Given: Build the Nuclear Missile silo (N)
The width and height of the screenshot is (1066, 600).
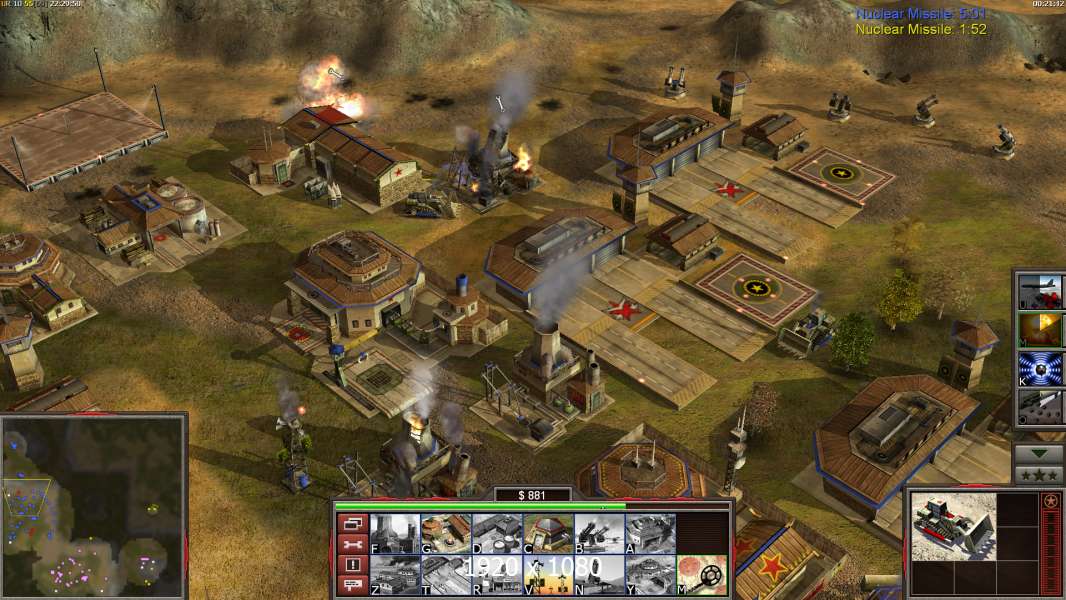Looking at the screenshot, I should click(x=599, y=574).
